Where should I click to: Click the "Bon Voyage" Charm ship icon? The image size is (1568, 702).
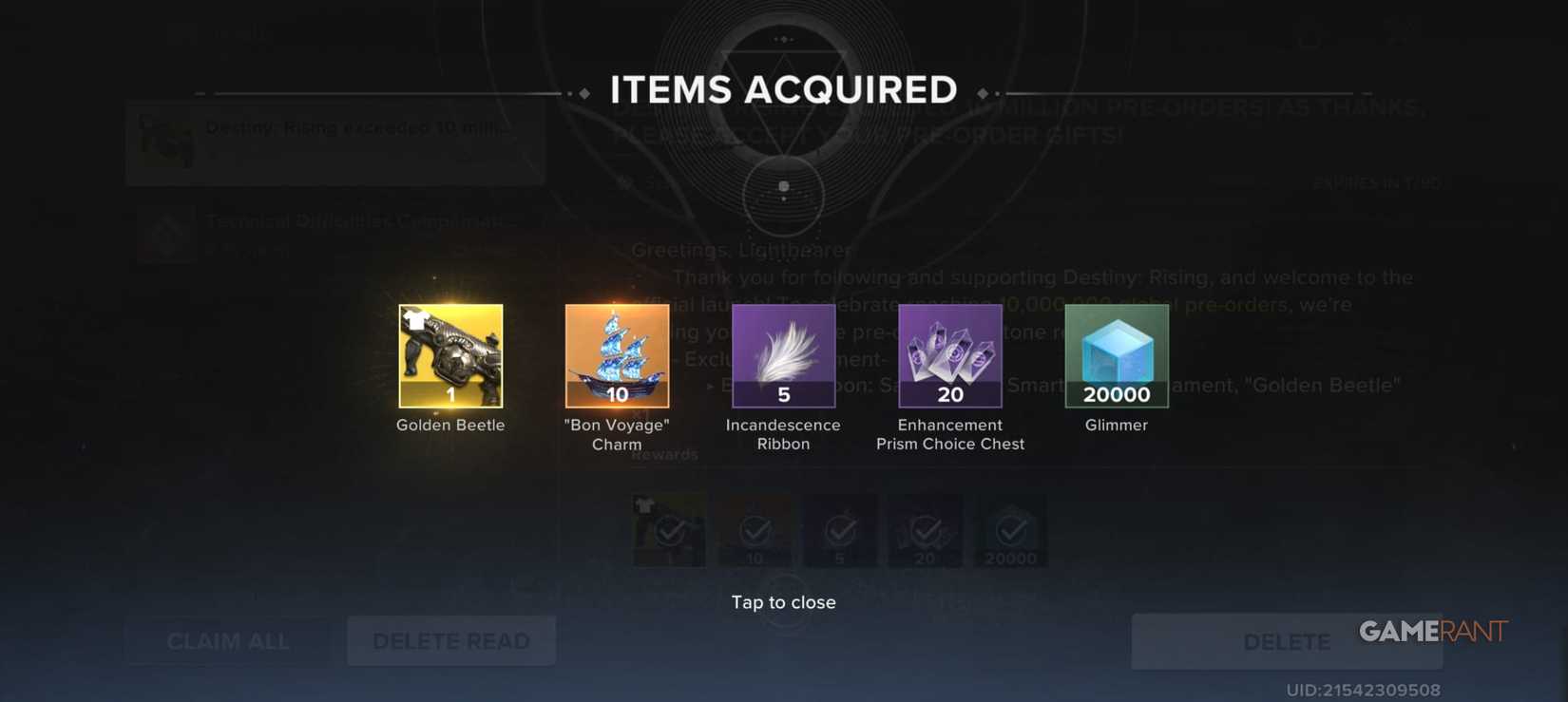(x=616, y=355)
